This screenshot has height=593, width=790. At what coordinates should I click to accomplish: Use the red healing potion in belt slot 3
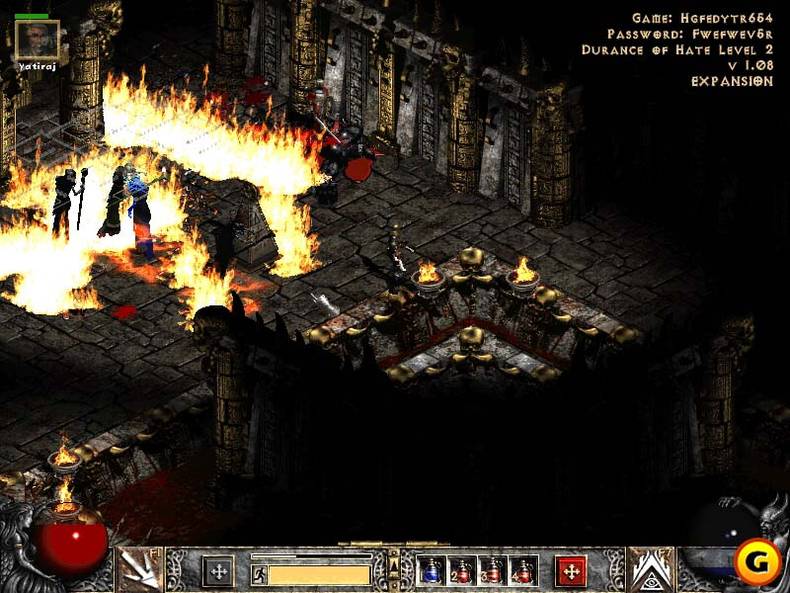[493, 570]
